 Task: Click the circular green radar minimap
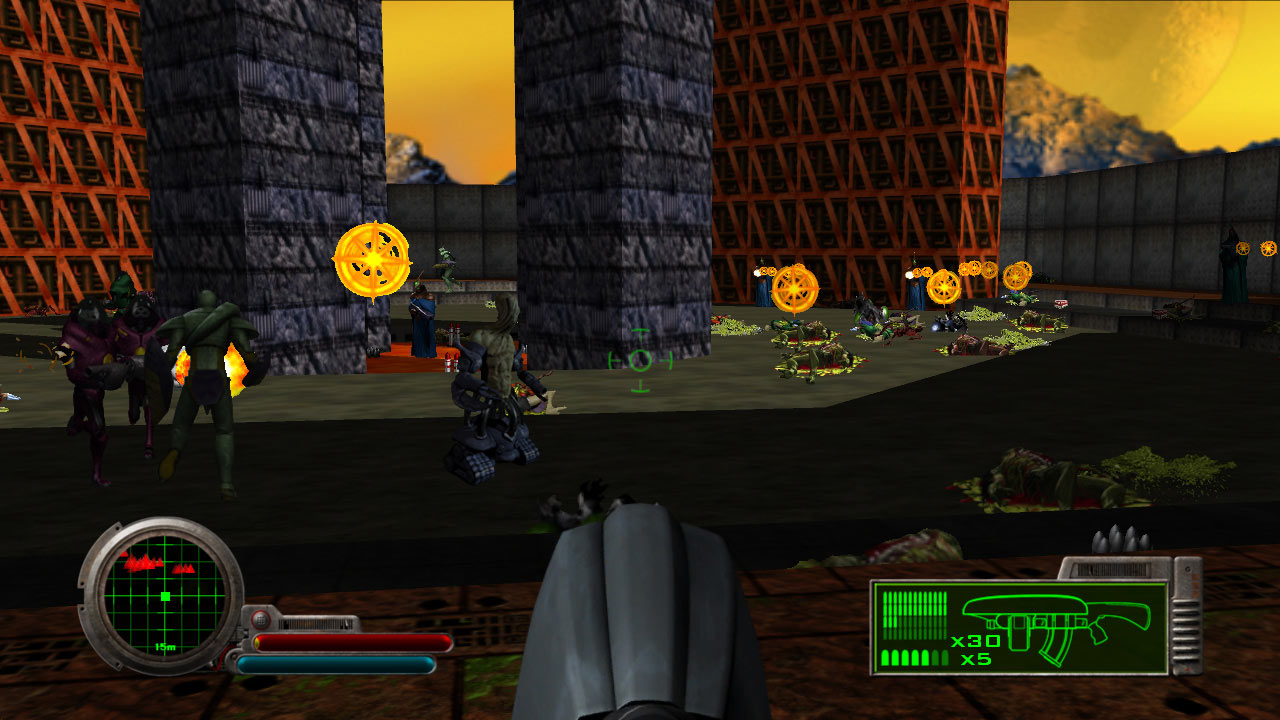click(161, 596)
